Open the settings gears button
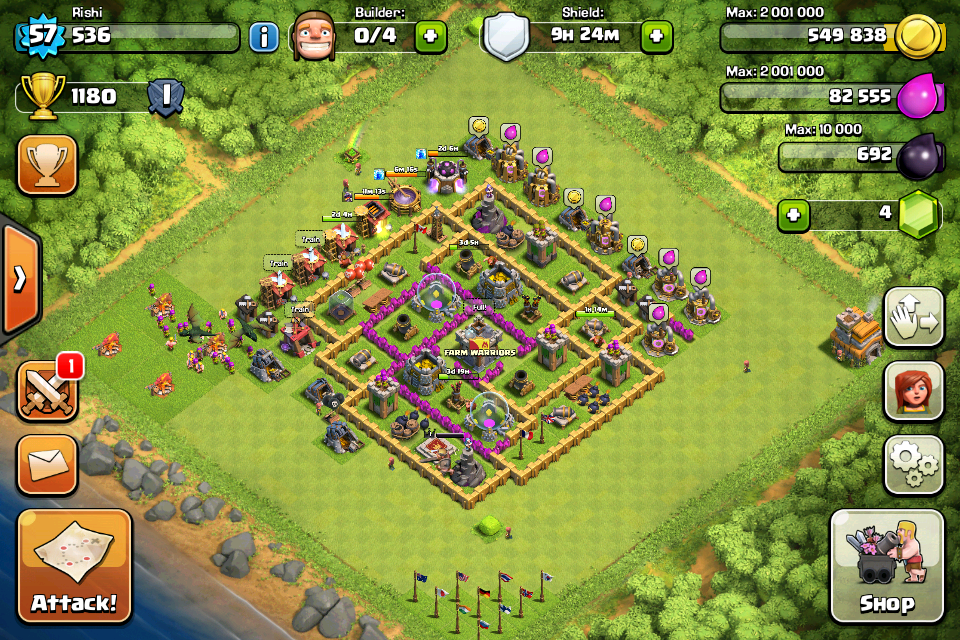This screenshot has height=640, width=960. tap(914, 464)
